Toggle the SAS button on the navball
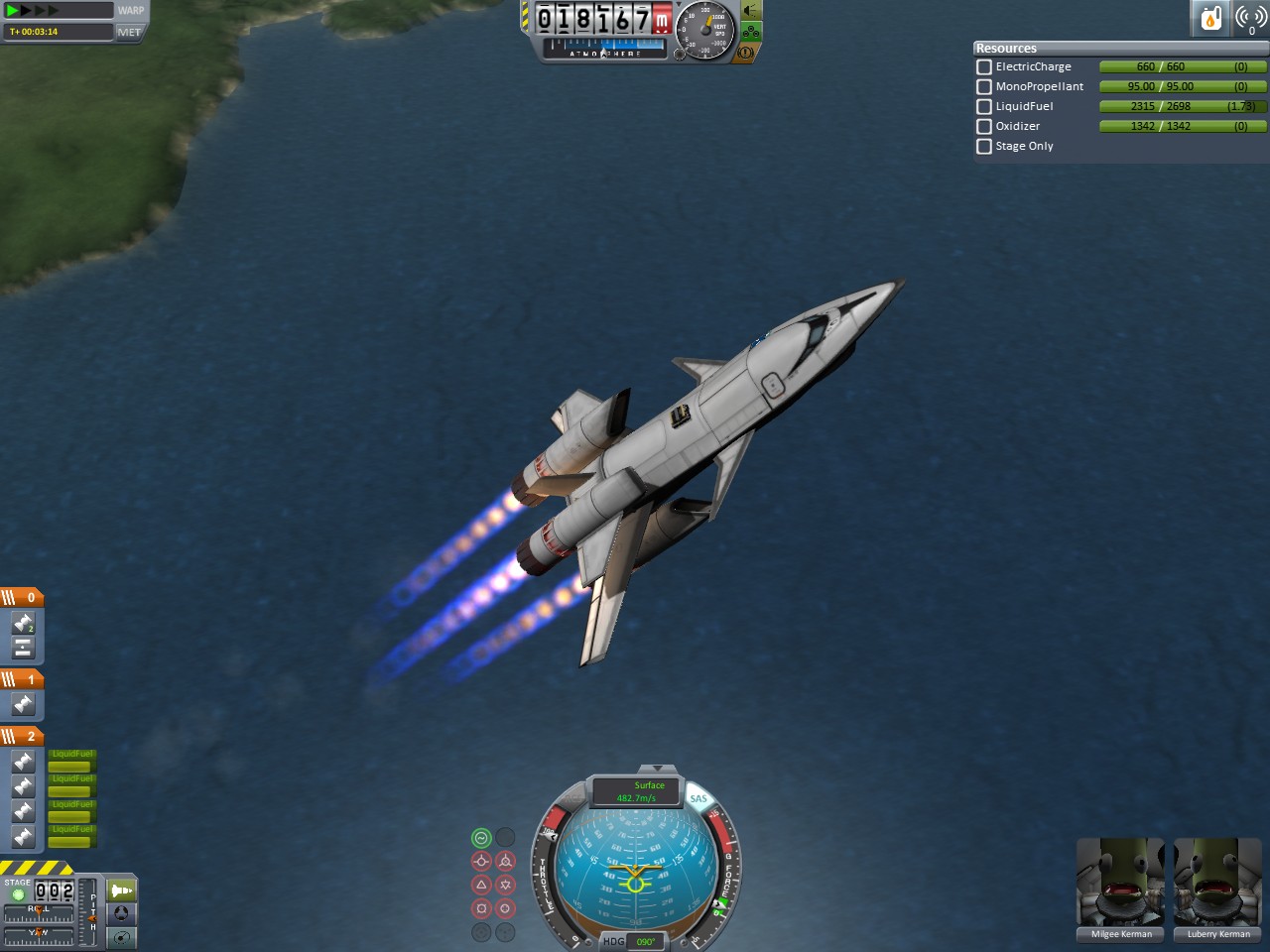 pyautogui.click(x=698, y=798)
